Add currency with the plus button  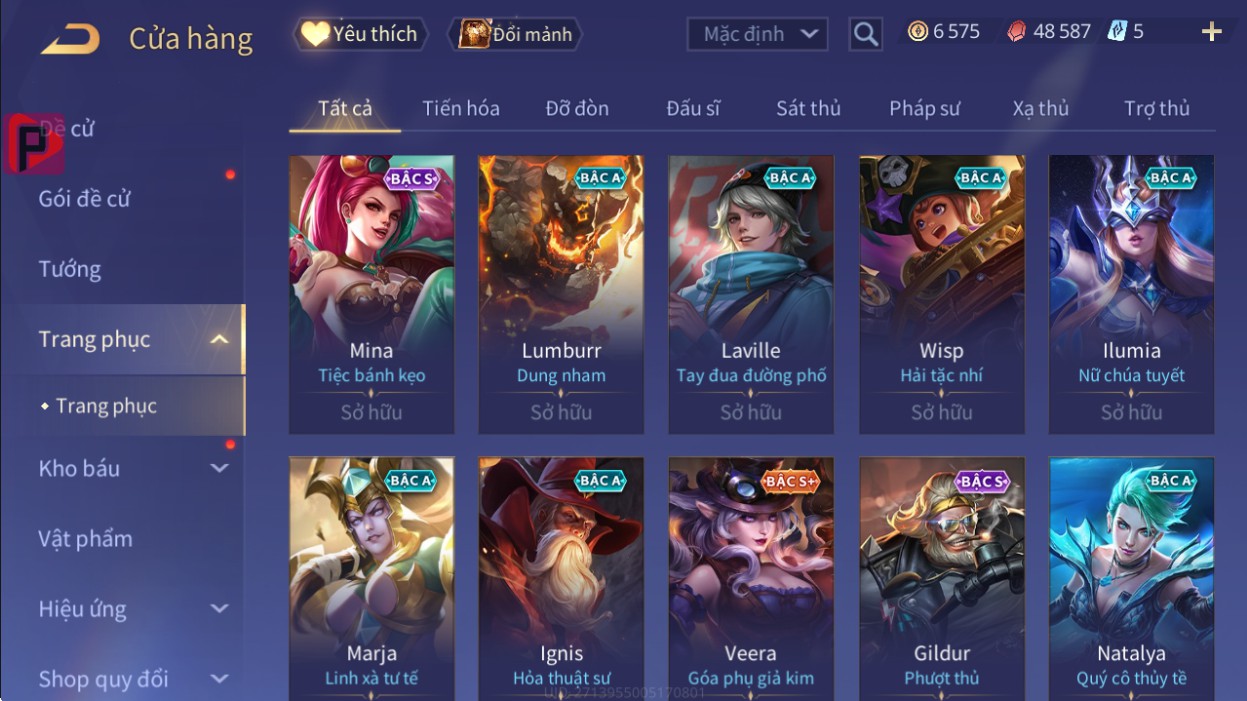[x=1211, y=32]
